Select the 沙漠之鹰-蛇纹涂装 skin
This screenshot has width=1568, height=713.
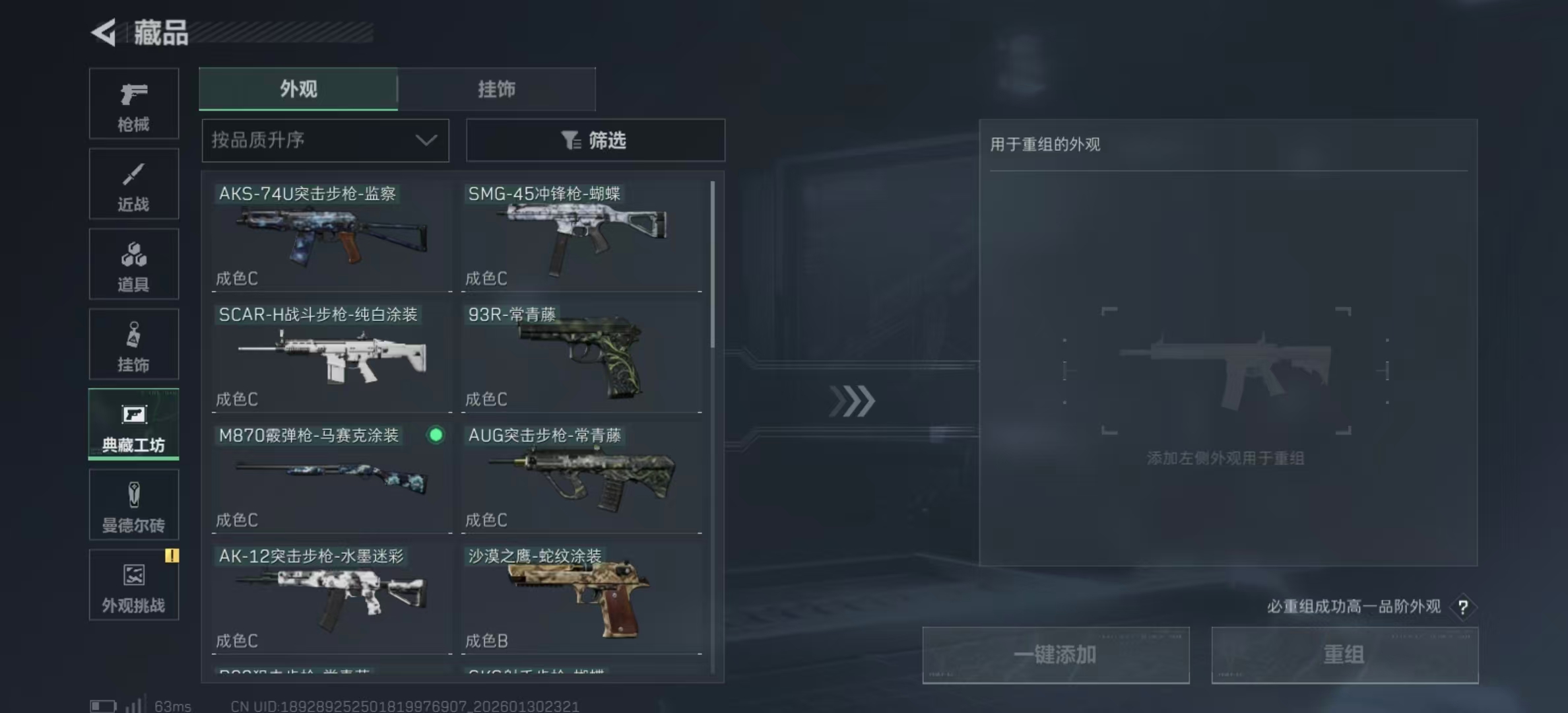point(581,597)
